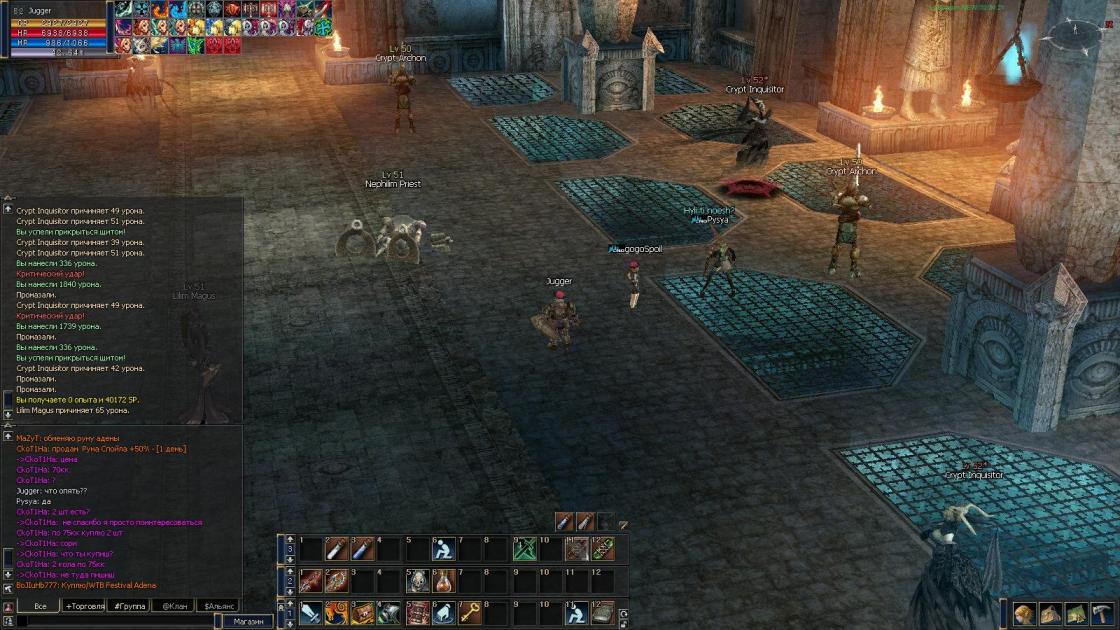Switch to the @Клан chat tab
Image resolution: width=1120 pixels, height=630 pixels.
pyautogui.click(x=175, y=606)
